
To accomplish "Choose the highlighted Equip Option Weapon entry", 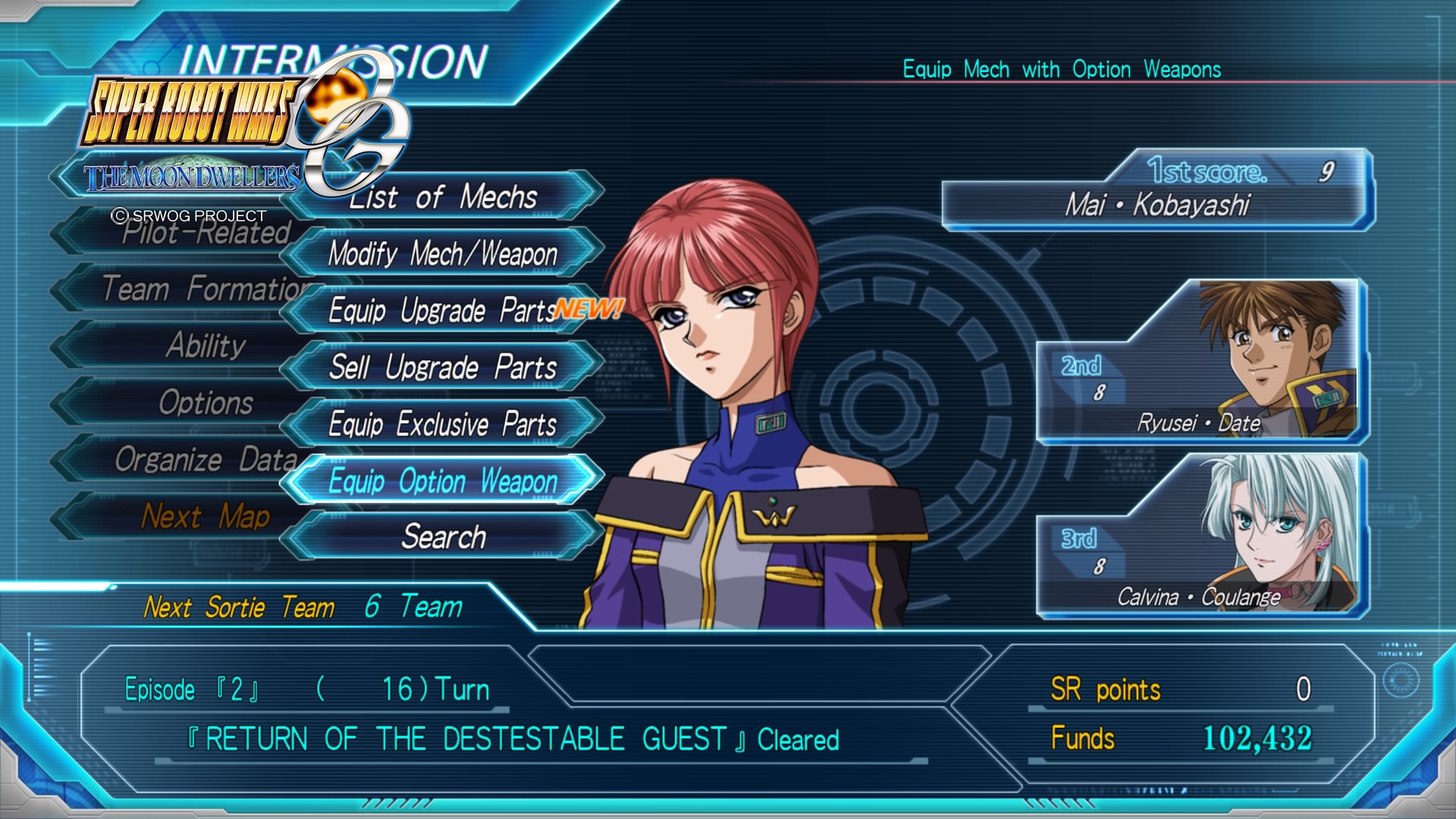I will 443,481.
